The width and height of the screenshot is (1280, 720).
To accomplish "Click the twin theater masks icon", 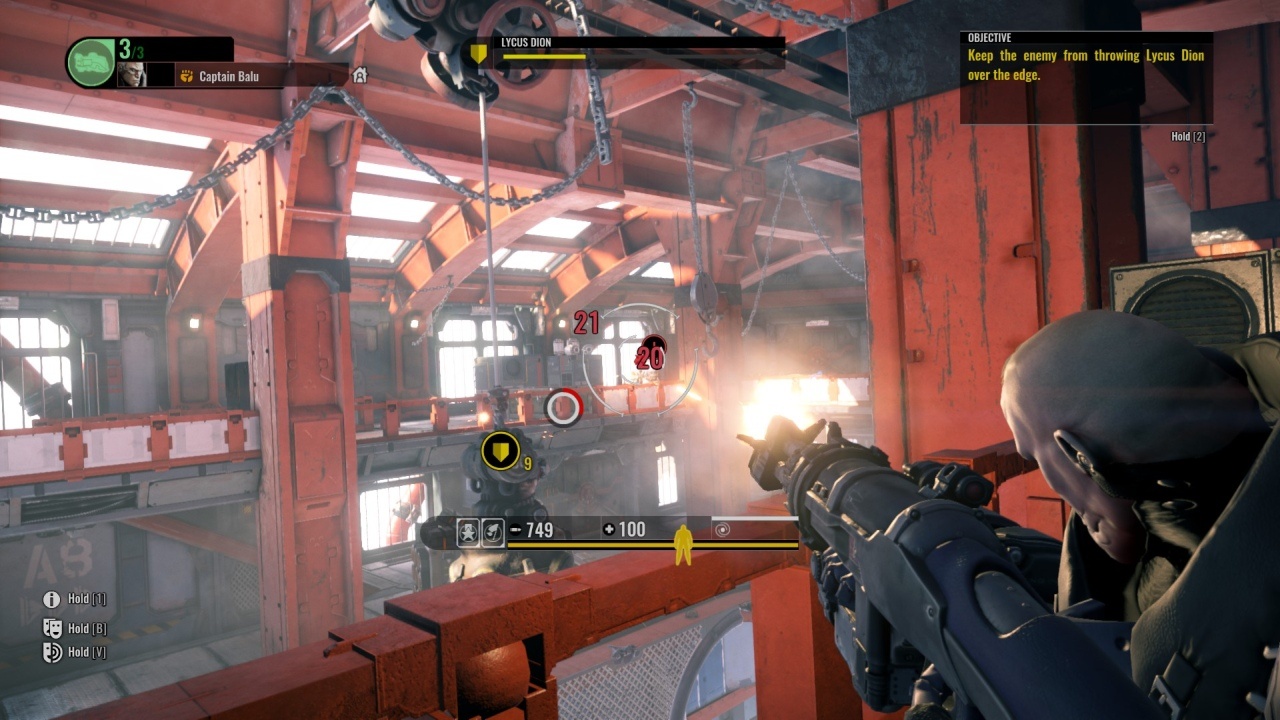I will click(x=52, y=628).
